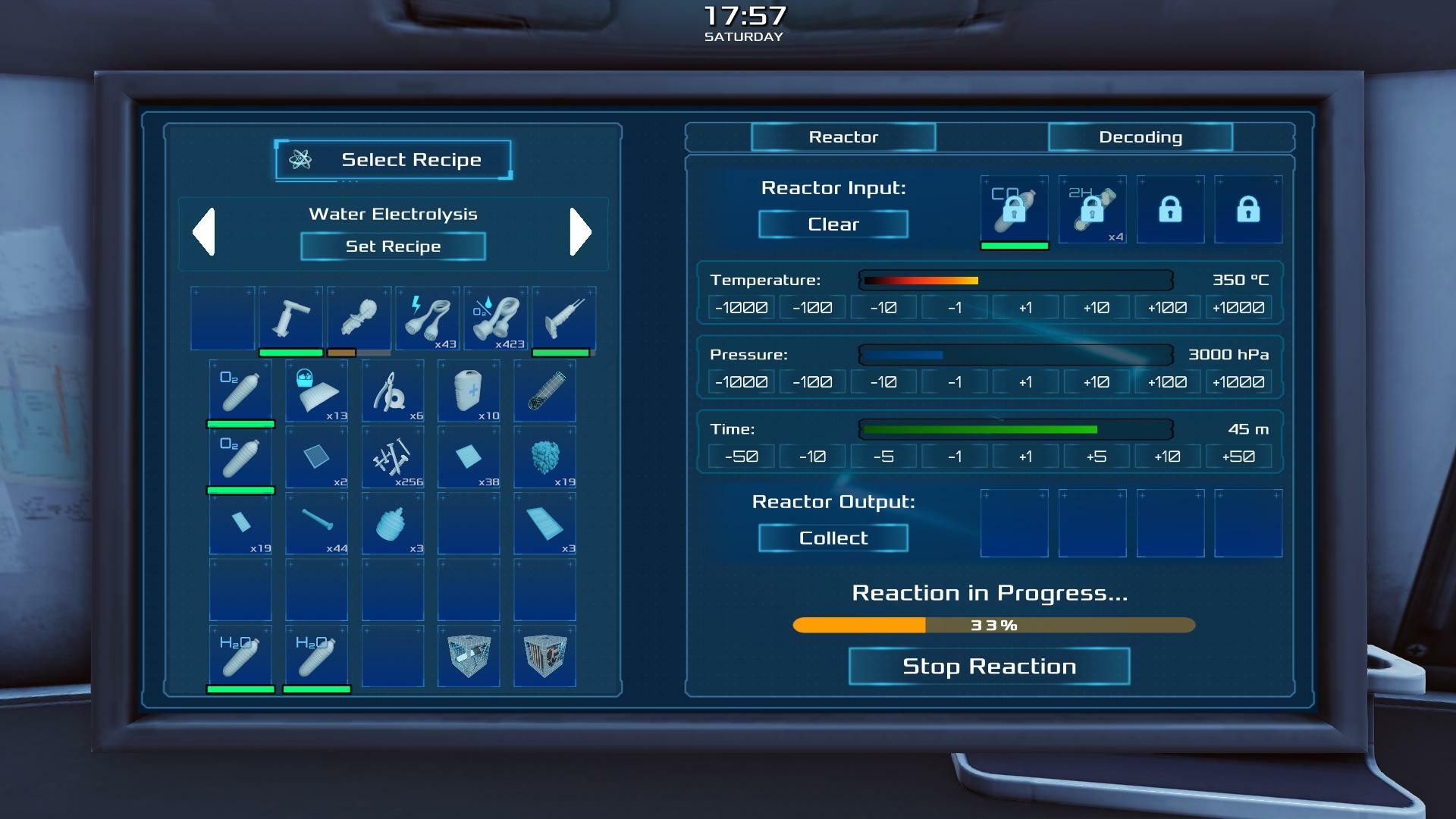Collect the reactor output
1456x819 pixels.
point(833,538)
